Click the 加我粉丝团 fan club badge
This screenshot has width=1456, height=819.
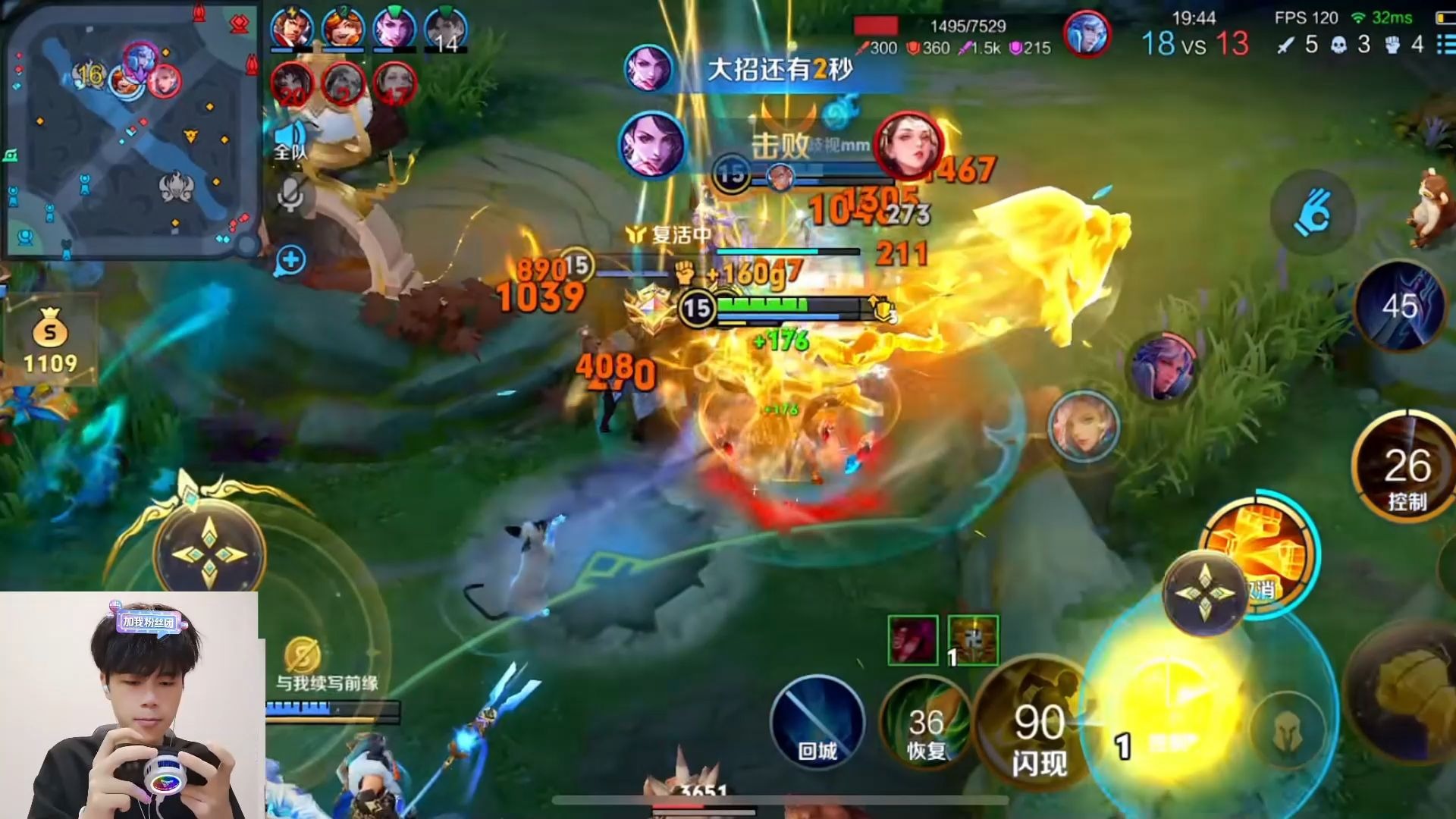[x=149, y=622]
